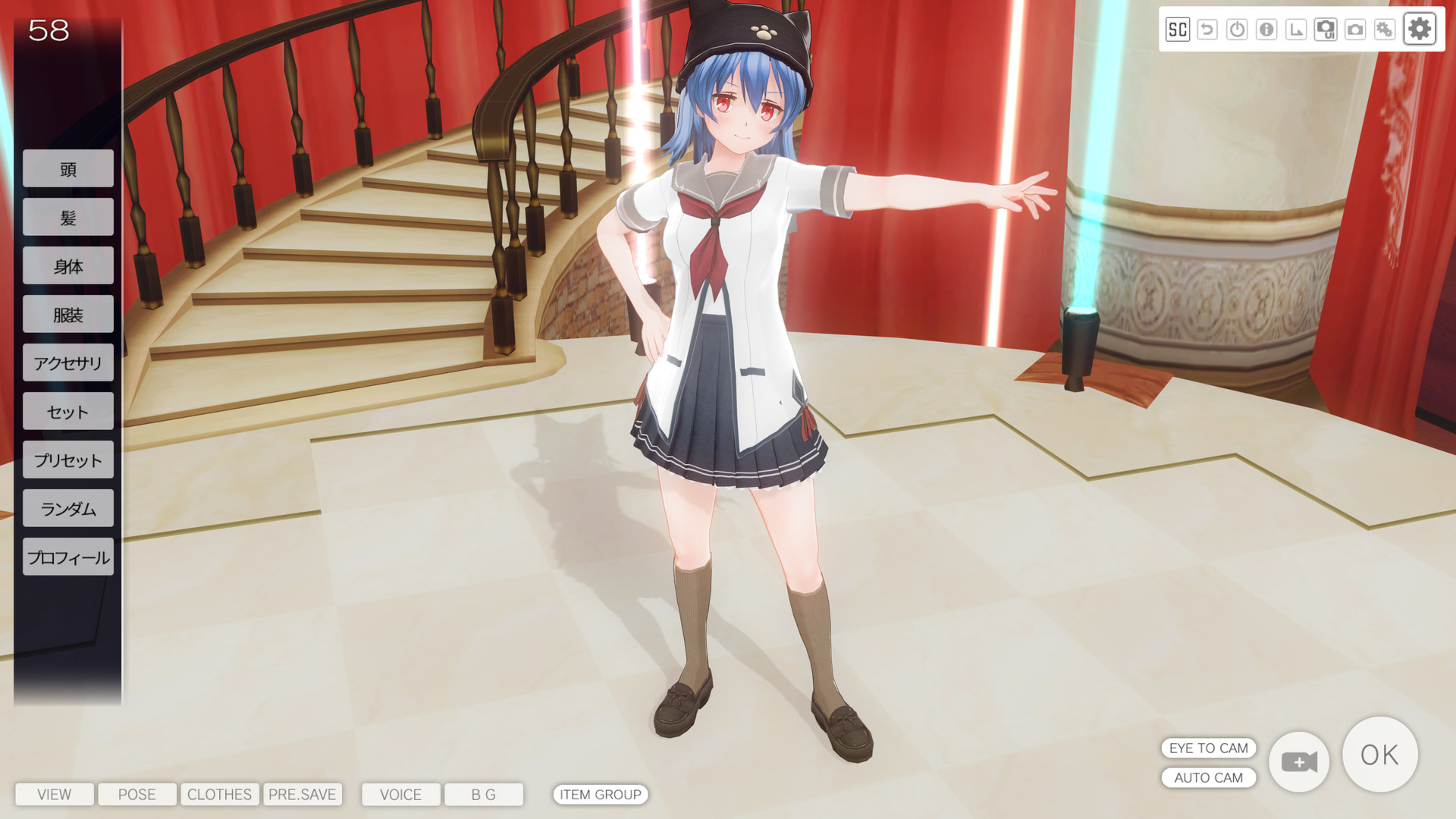Toggle EYE TO CAM
The width and height of the screenshot is (1456, 819).
tap(1208, 748)
